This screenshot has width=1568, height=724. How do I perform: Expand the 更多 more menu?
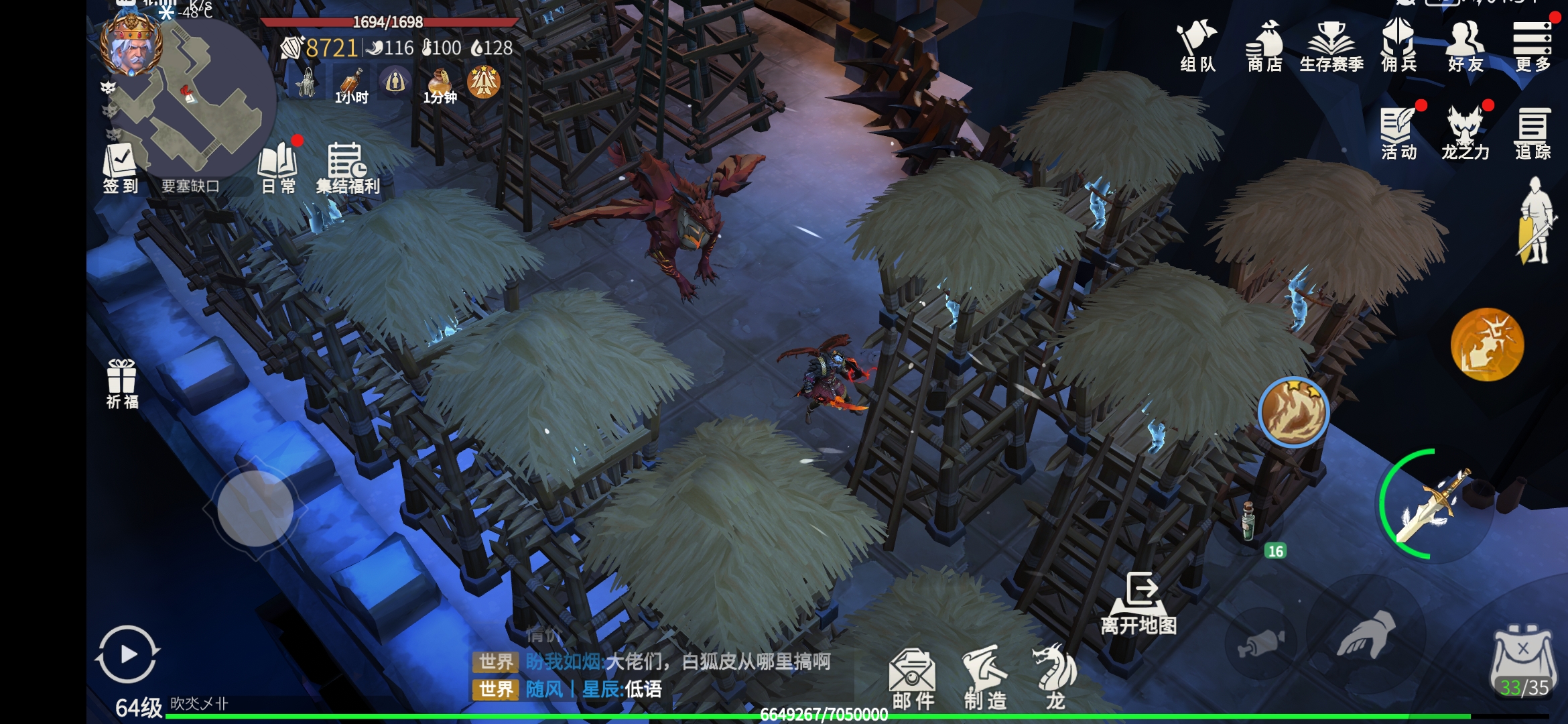(x=1532, y=46)
